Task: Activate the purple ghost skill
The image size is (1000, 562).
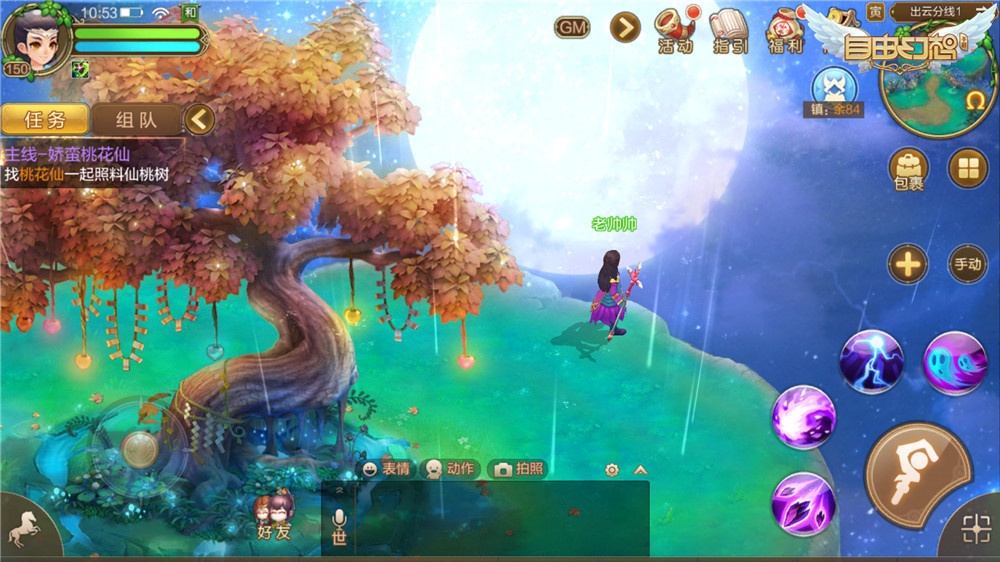Action: [955, 362]
